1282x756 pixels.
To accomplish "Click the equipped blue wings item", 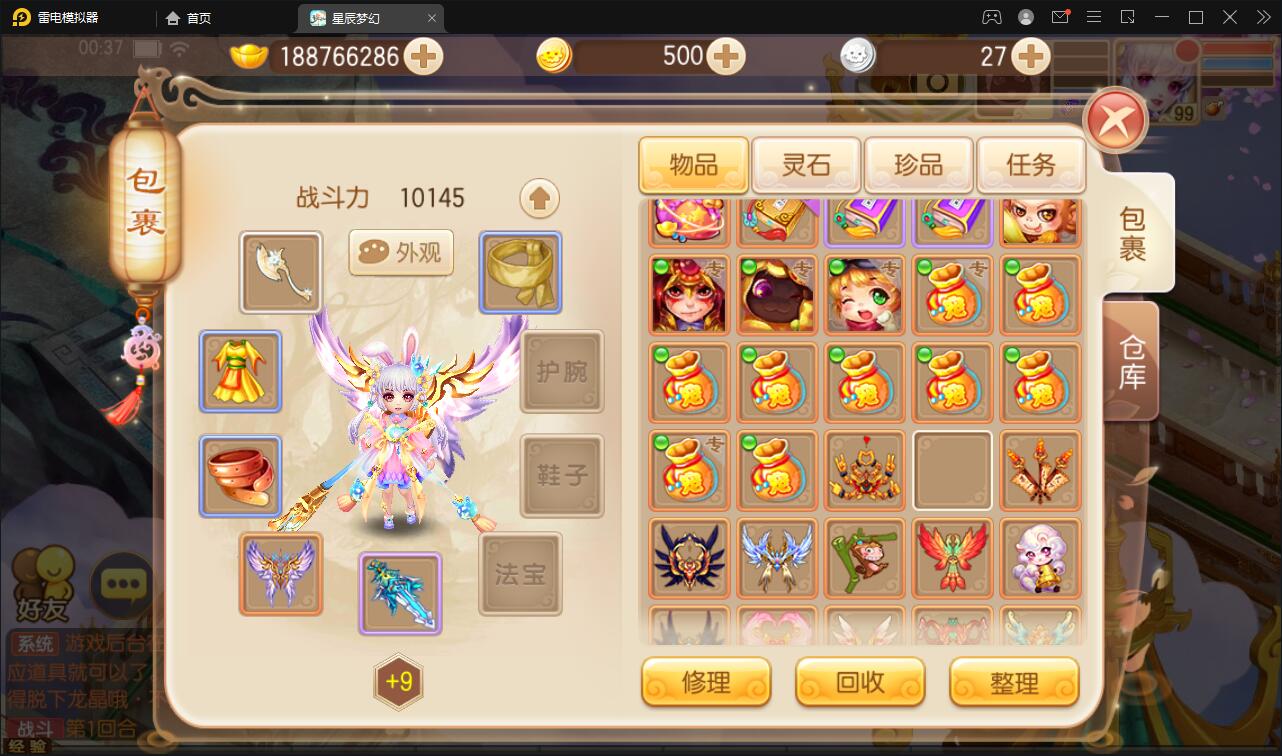I will pos(280,574).
